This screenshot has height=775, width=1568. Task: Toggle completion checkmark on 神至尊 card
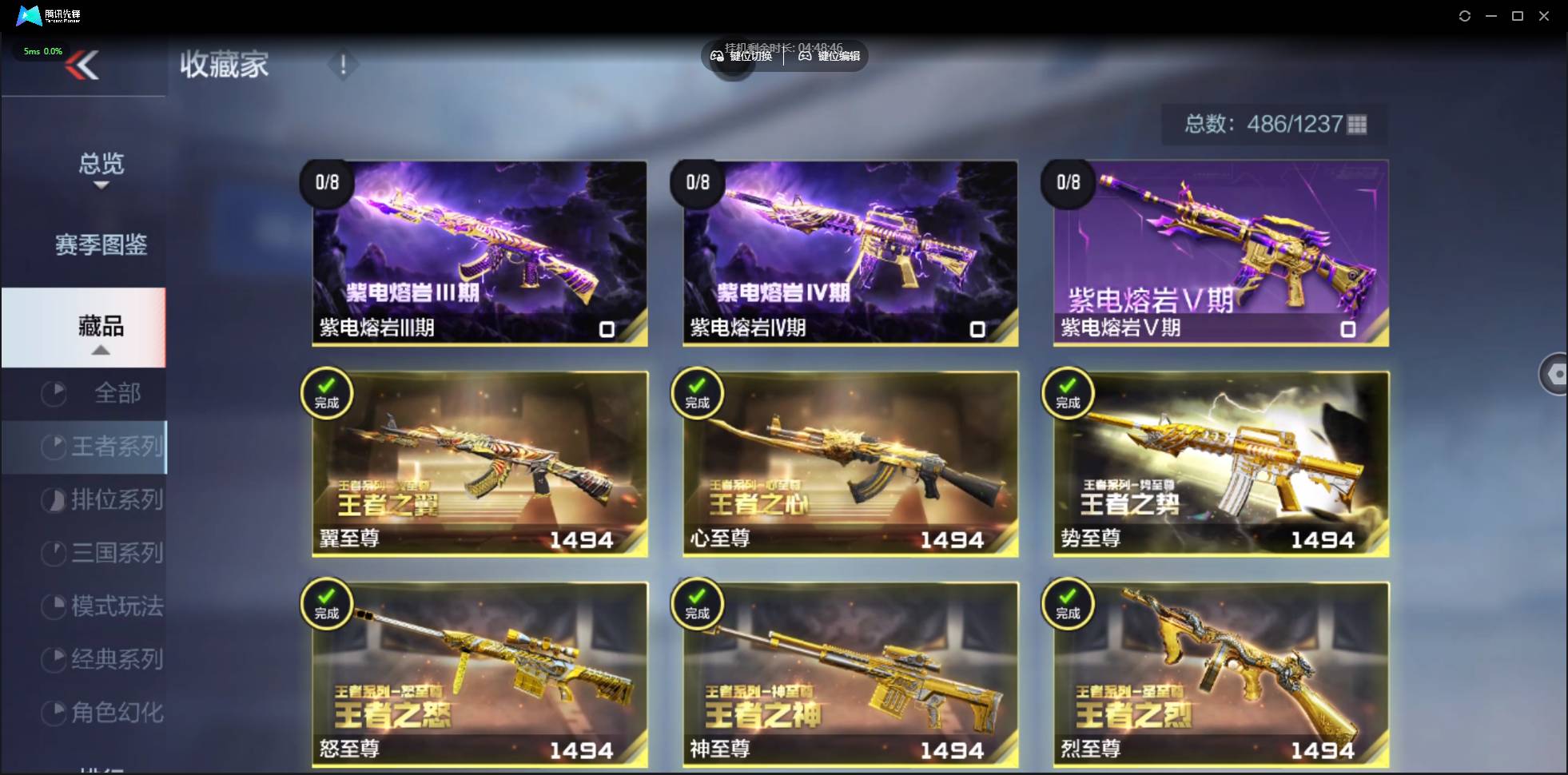point(698,604)
